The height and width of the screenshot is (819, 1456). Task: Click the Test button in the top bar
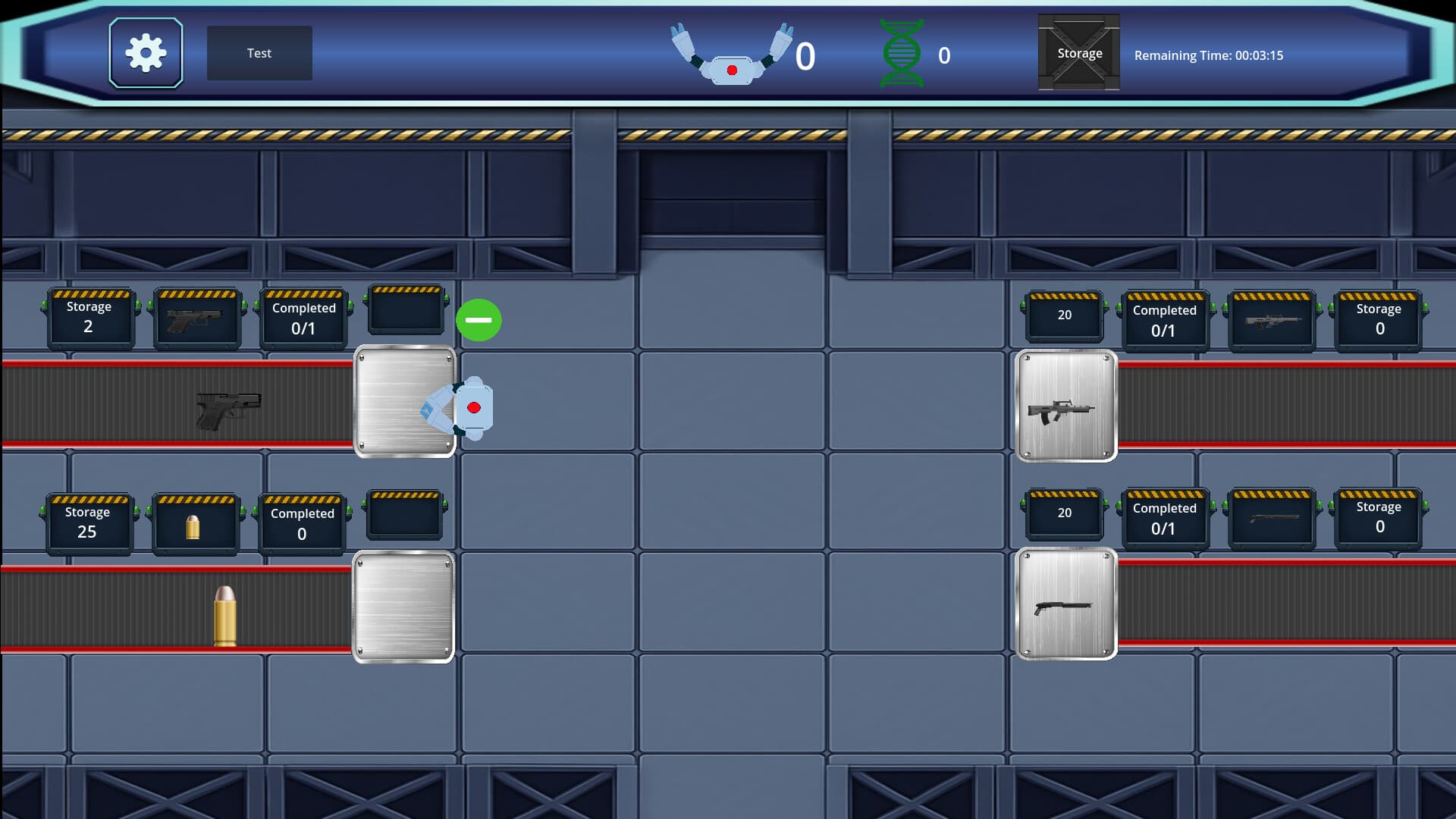[259, 53]
